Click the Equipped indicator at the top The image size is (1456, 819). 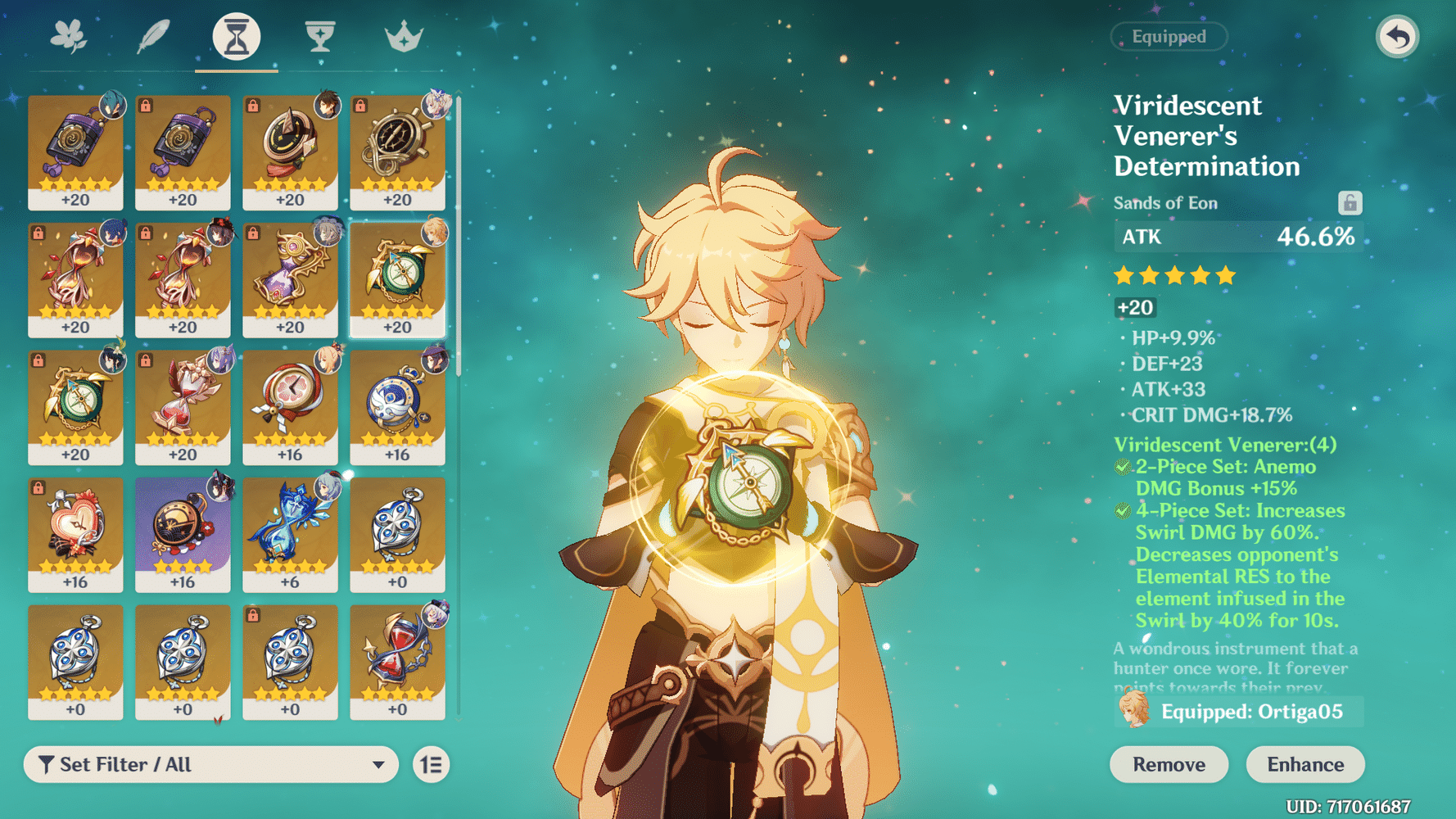[x=1168, y=36]
